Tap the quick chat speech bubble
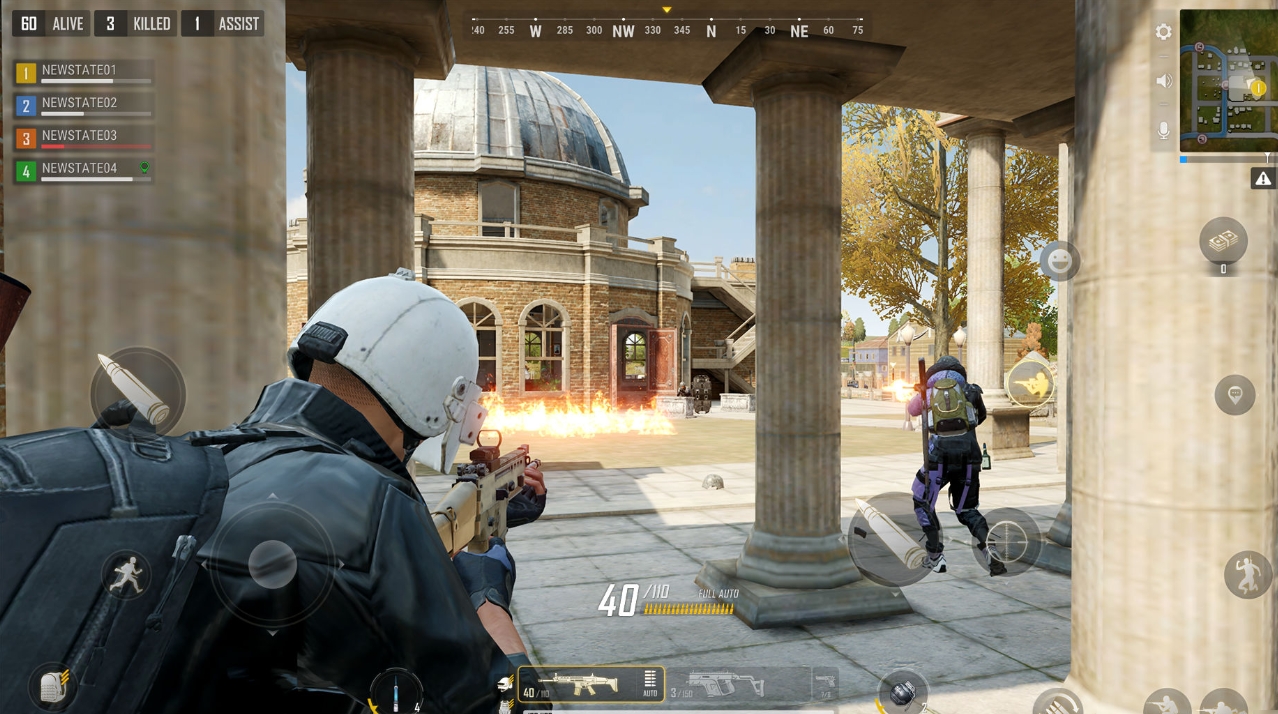Viewport: 1278px width, 714px height. 1235,395
